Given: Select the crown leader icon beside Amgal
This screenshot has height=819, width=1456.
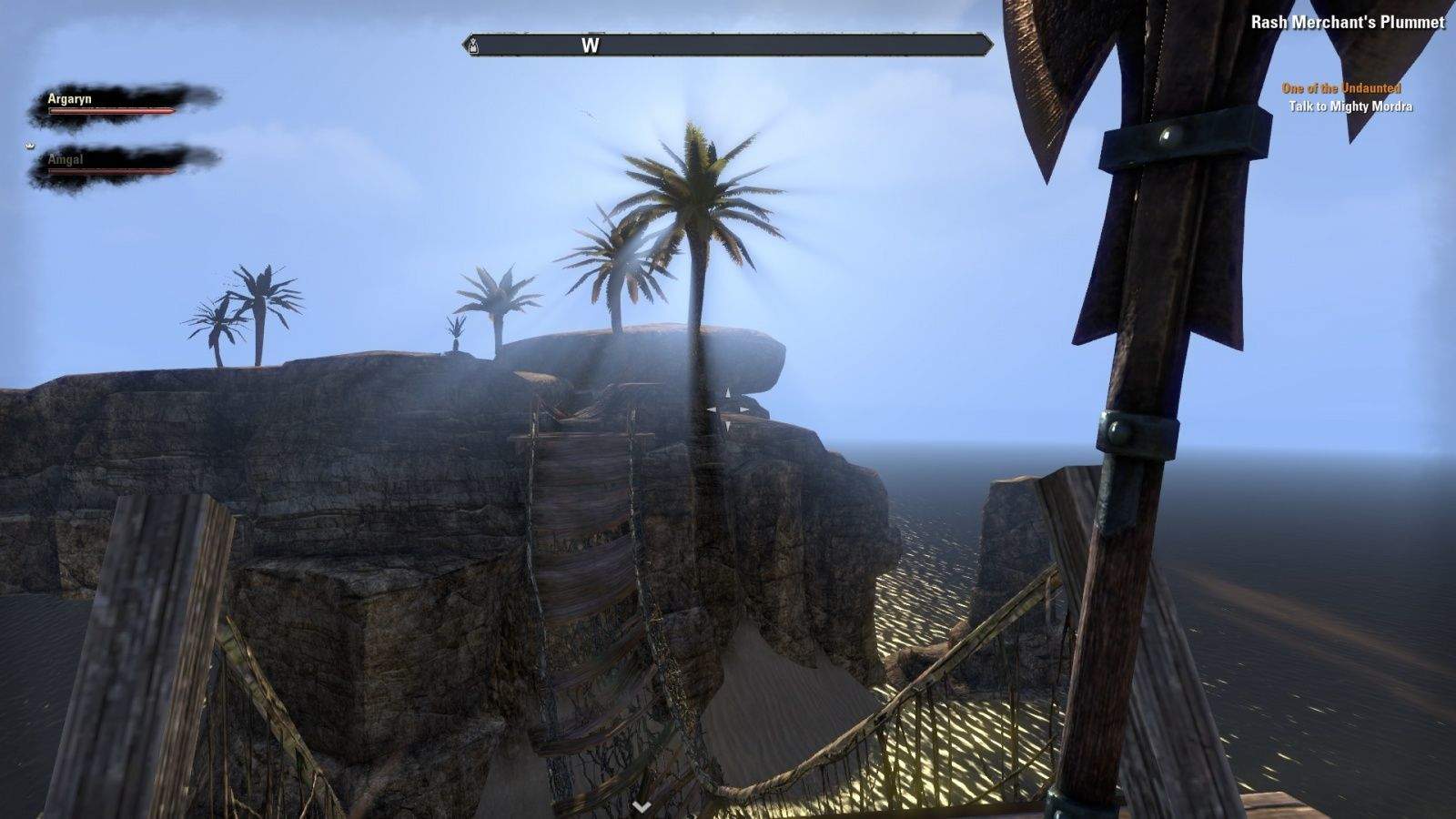Looking at the screenshot, I should tap(30, 145).
